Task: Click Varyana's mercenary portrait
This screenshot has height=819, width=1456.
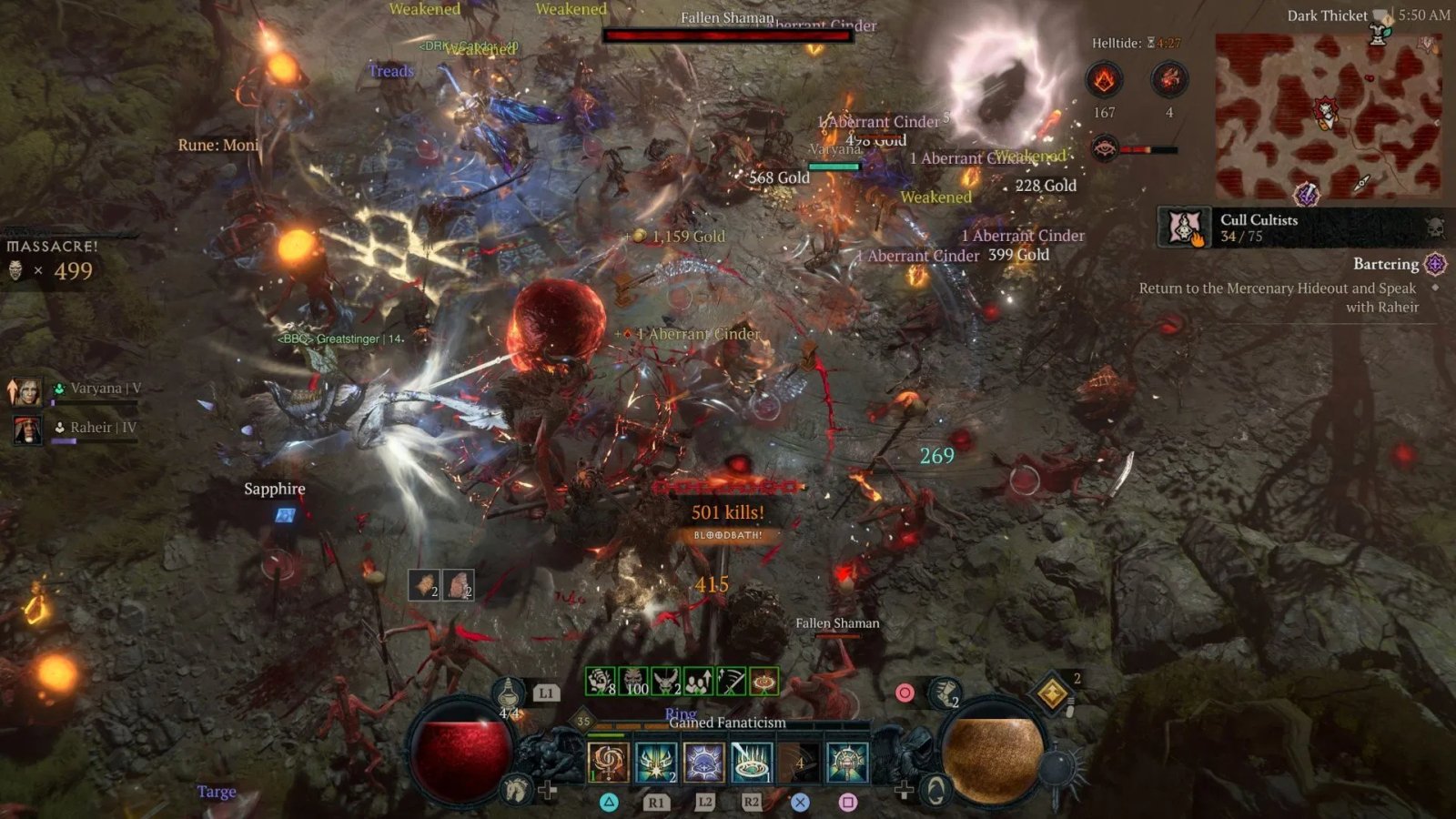Action: 25,390
